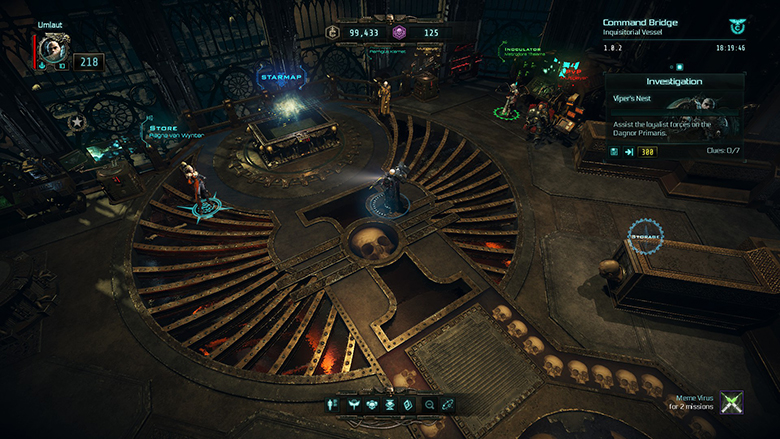Select the skull emblem icon in bottom bar

[x=372, y=404]
